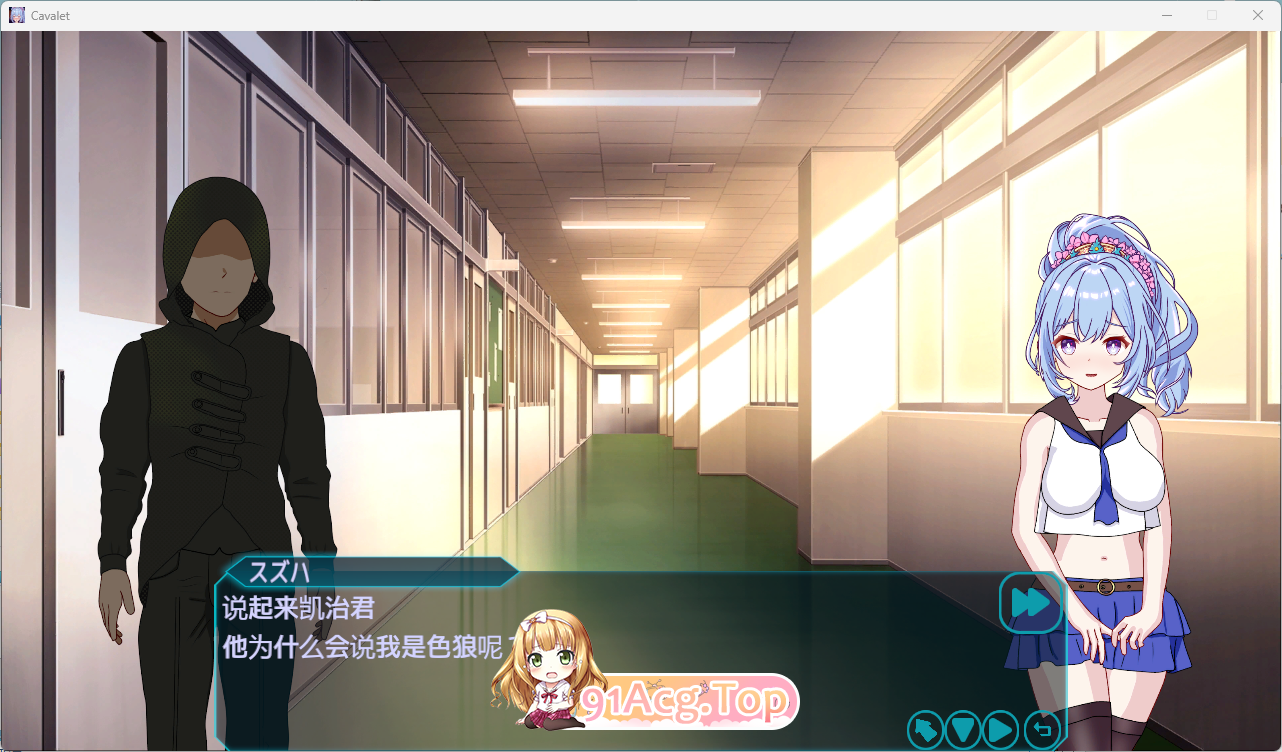Minimize the Cavalet window

pos(1166,15)
